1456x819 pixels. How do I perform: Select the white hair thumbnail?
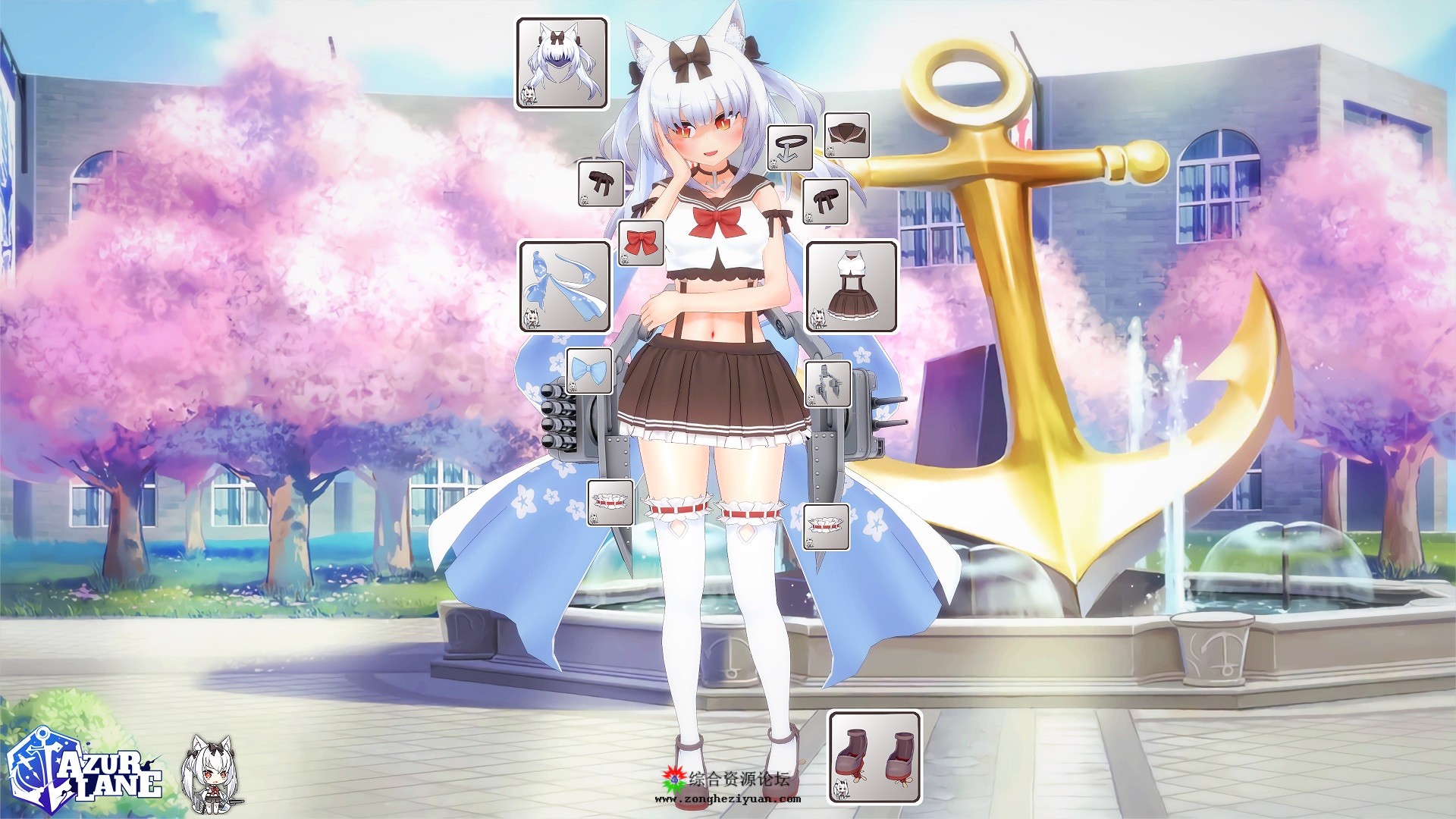tap(562, 64)
